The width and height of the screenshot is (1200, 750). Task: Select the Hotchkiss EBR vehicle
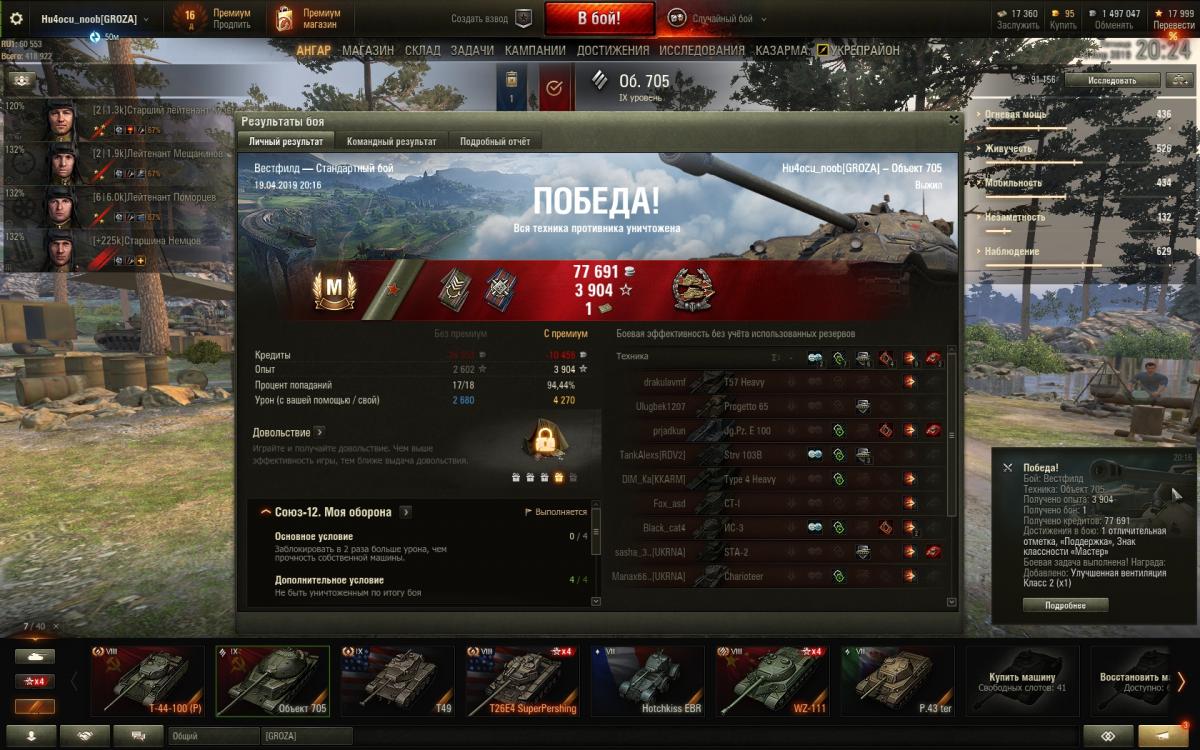pos(647,680)
